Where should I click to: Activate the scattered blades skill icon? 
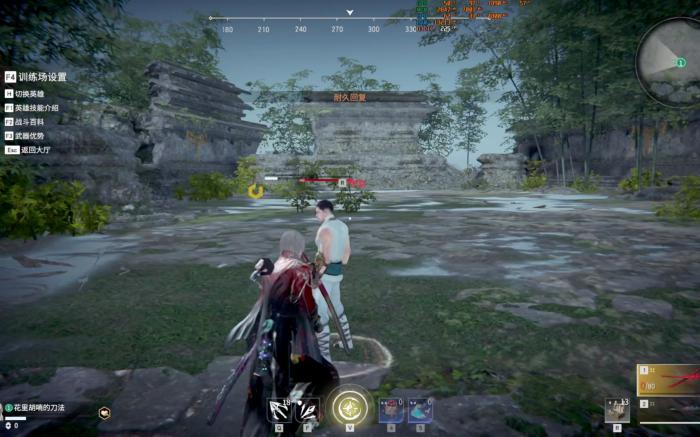click(307, 410)
